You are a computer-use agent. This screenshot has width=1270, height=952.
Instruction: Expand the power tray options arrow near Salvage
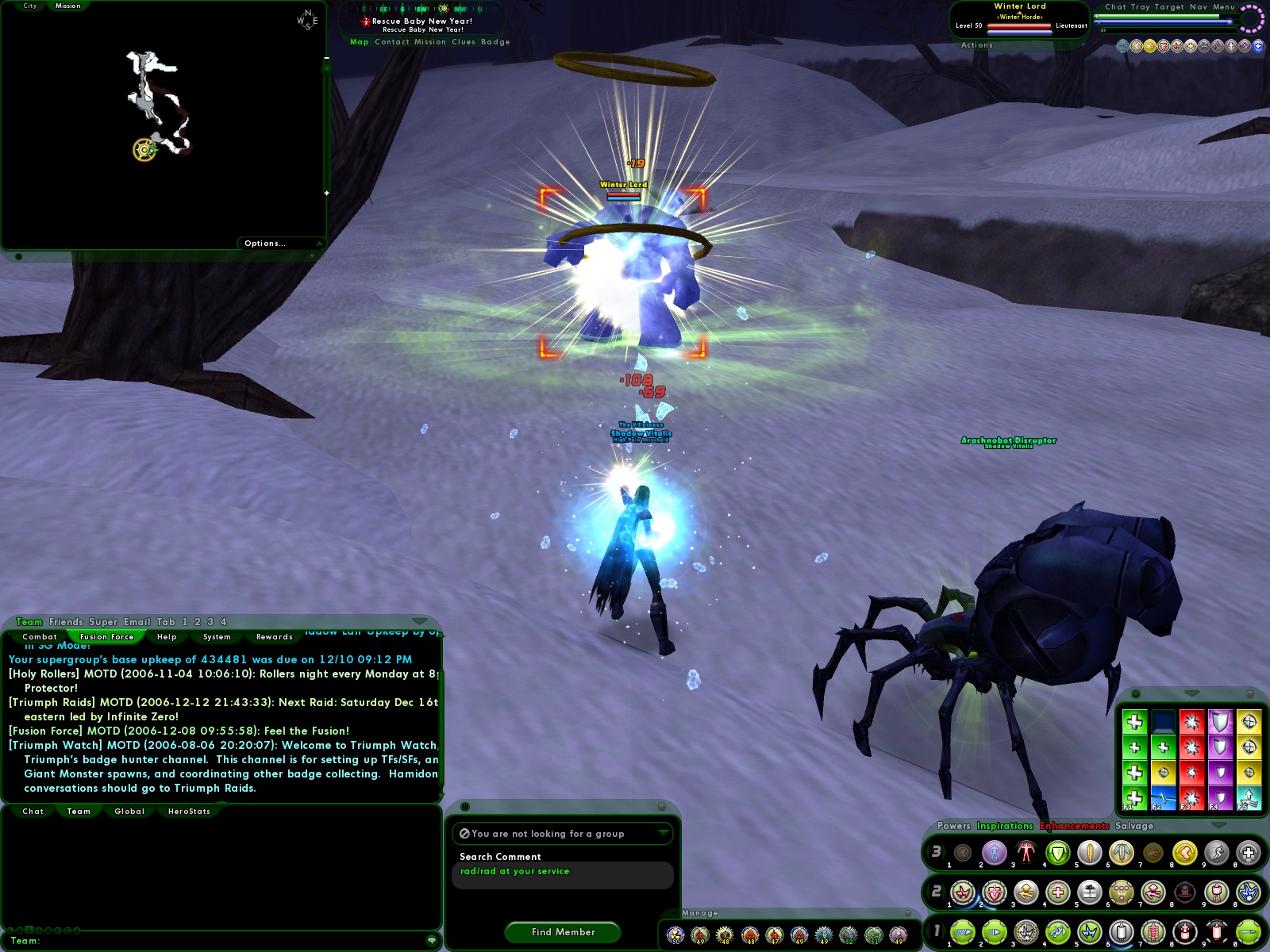[x=1219, y=825]
